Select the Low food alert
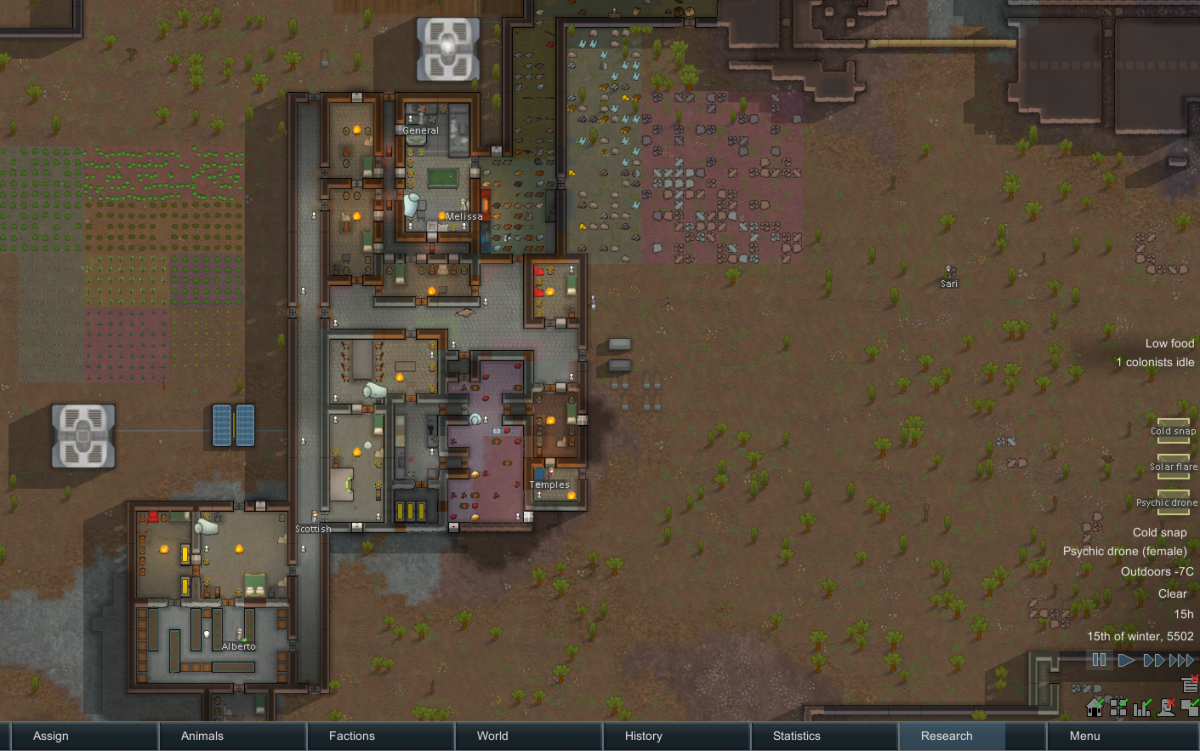 pyautogui.click(x=1169, y=344)
